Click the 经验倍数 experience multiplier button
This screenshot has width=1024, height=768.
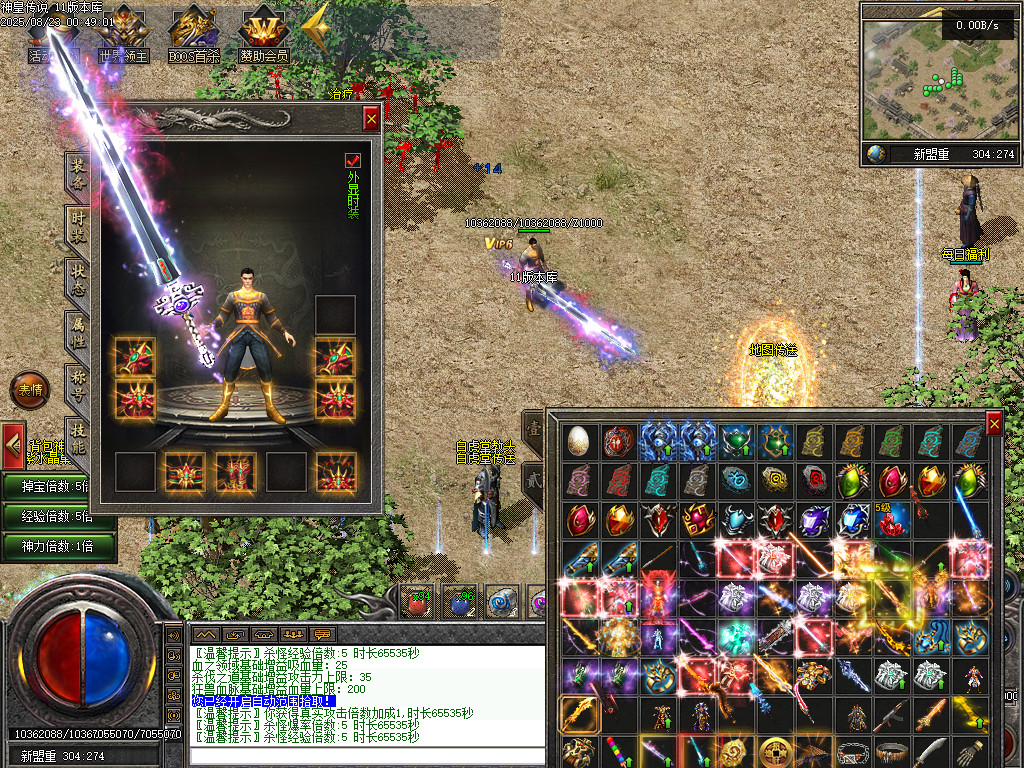click(57, 516)
